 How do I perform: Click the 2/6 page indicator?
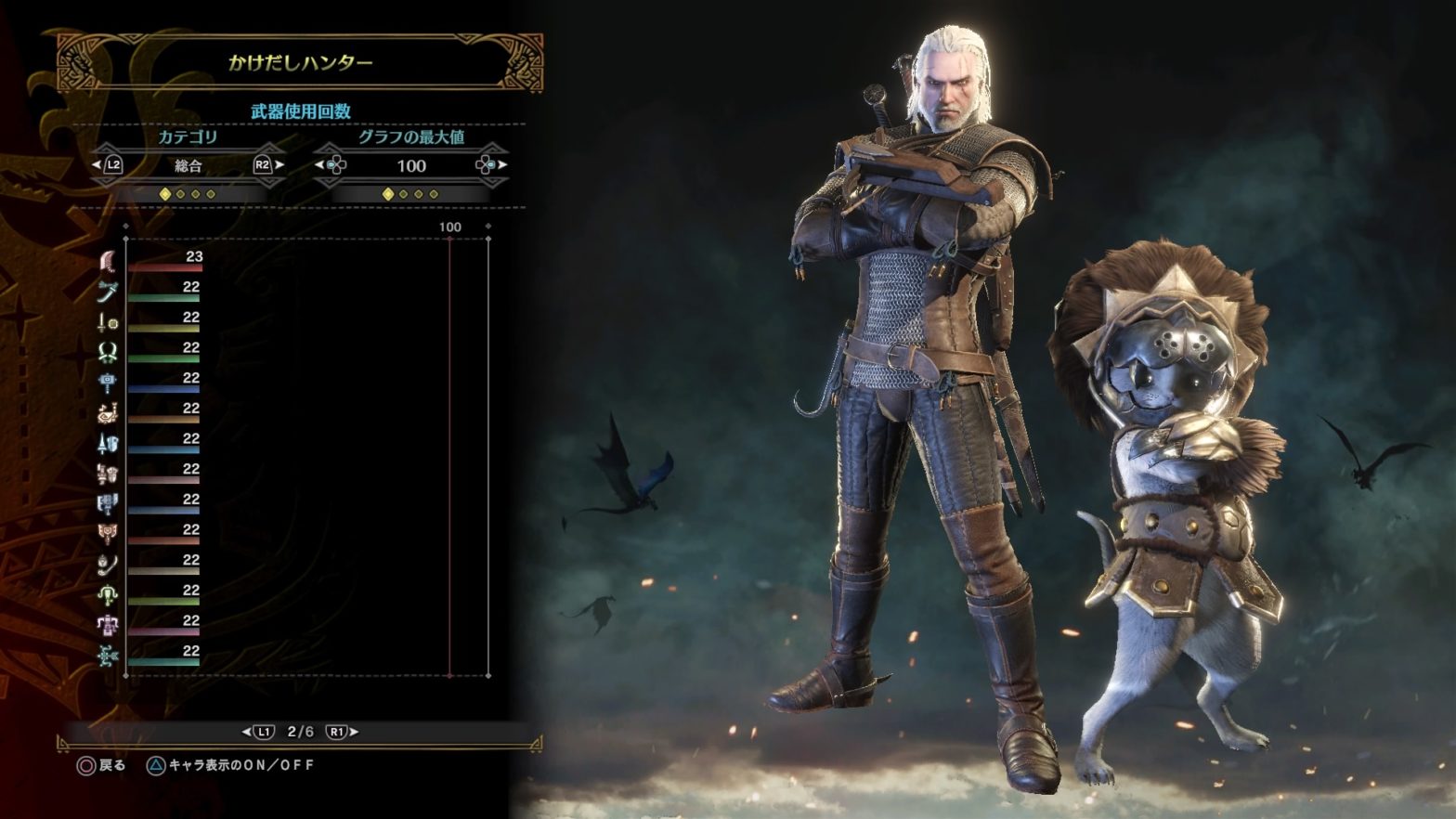tap(300, 732)
